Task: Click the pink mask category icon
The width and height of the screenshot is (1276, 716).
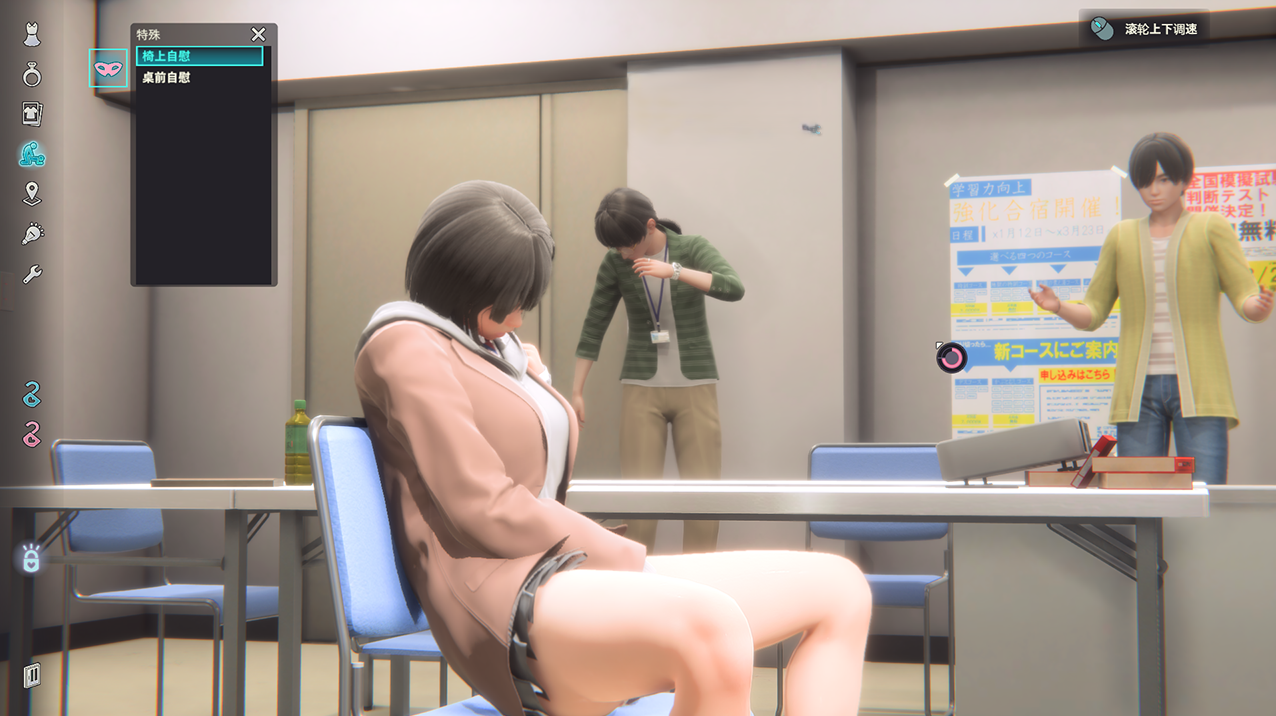Action: click(x=108, y=69)
